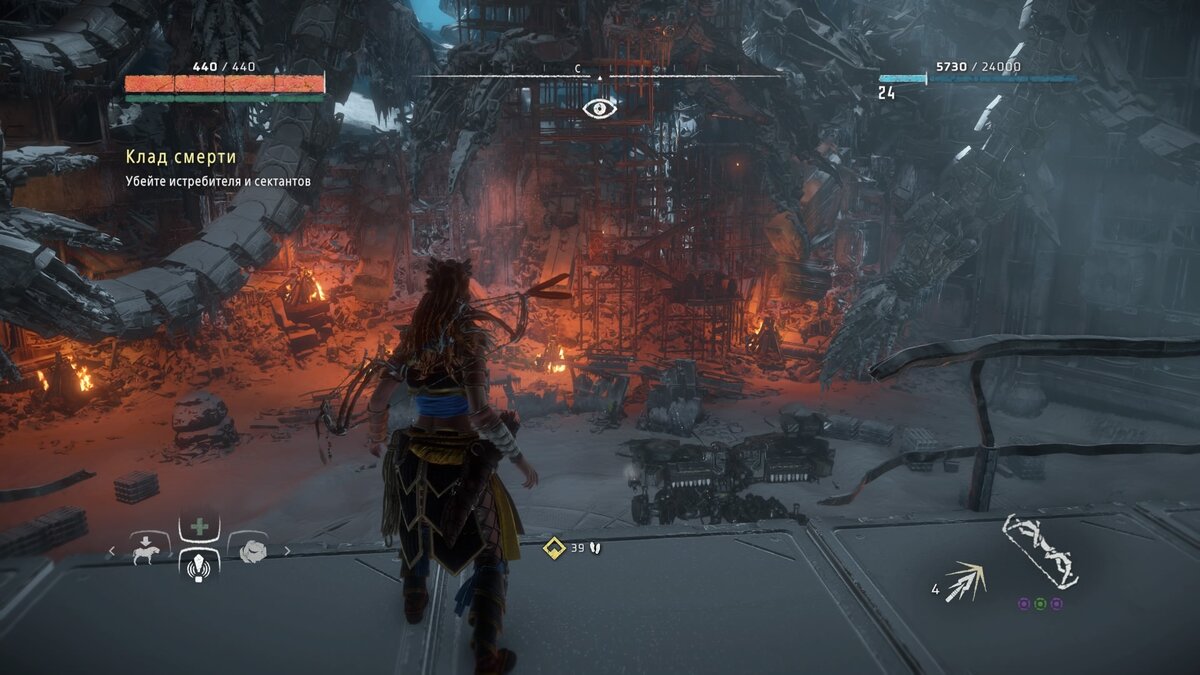Click the eye stealth visibility indicator

(600, 108)
